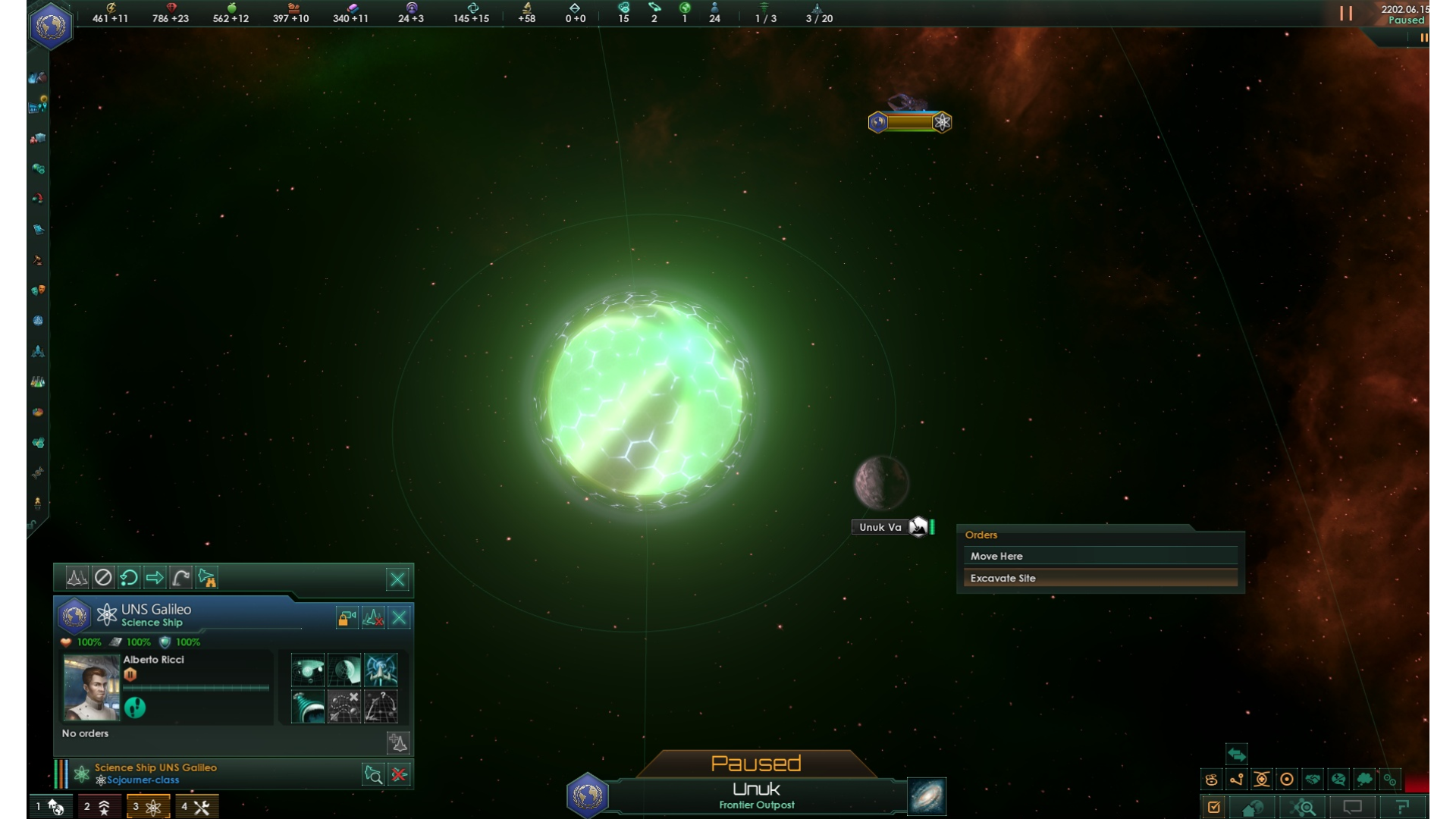Toggle the handshake diplomacy map filter
This screenshot has width=1456, height=819.
(1313, 779)
